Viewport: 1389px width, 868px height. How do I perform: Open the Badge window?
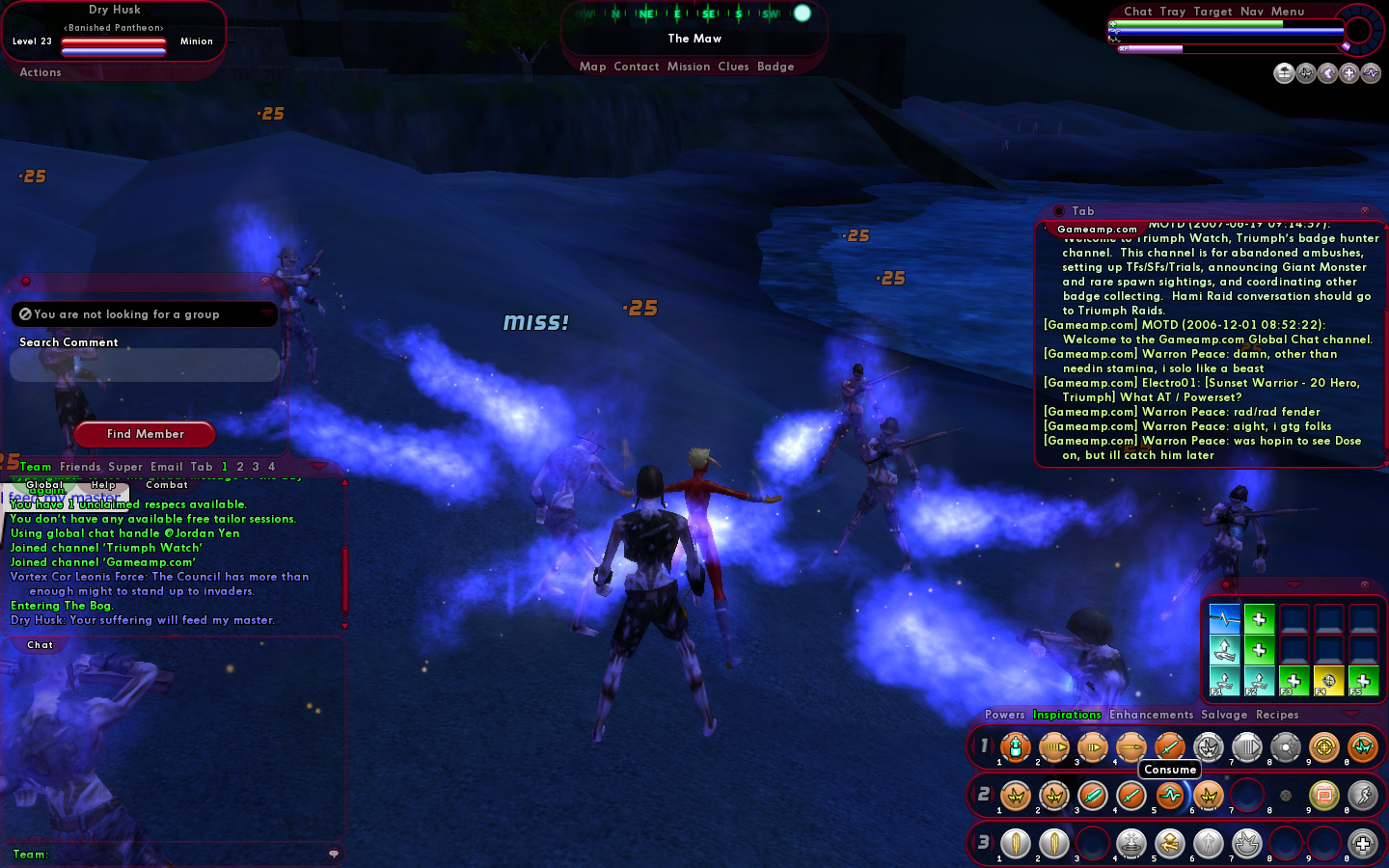[x=776, y=67]
